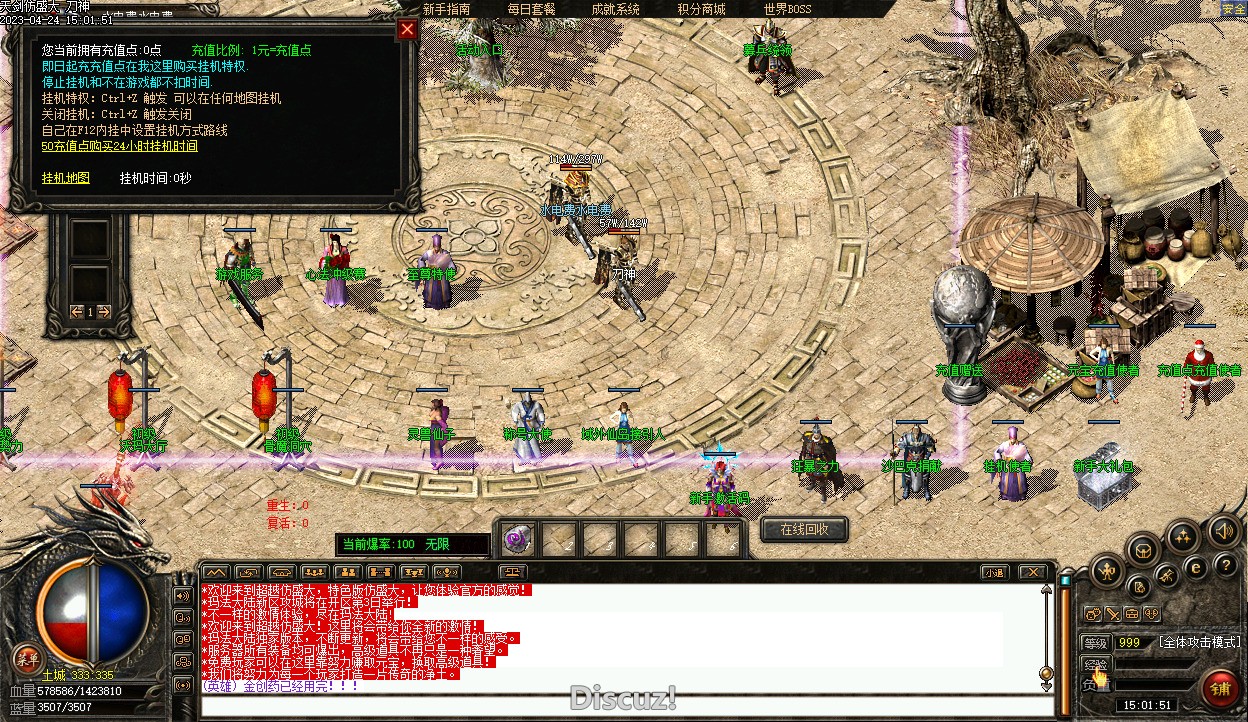The image size is (1248, 722).
Task: Open the character equipment icon
Action: click(1105, 572)
